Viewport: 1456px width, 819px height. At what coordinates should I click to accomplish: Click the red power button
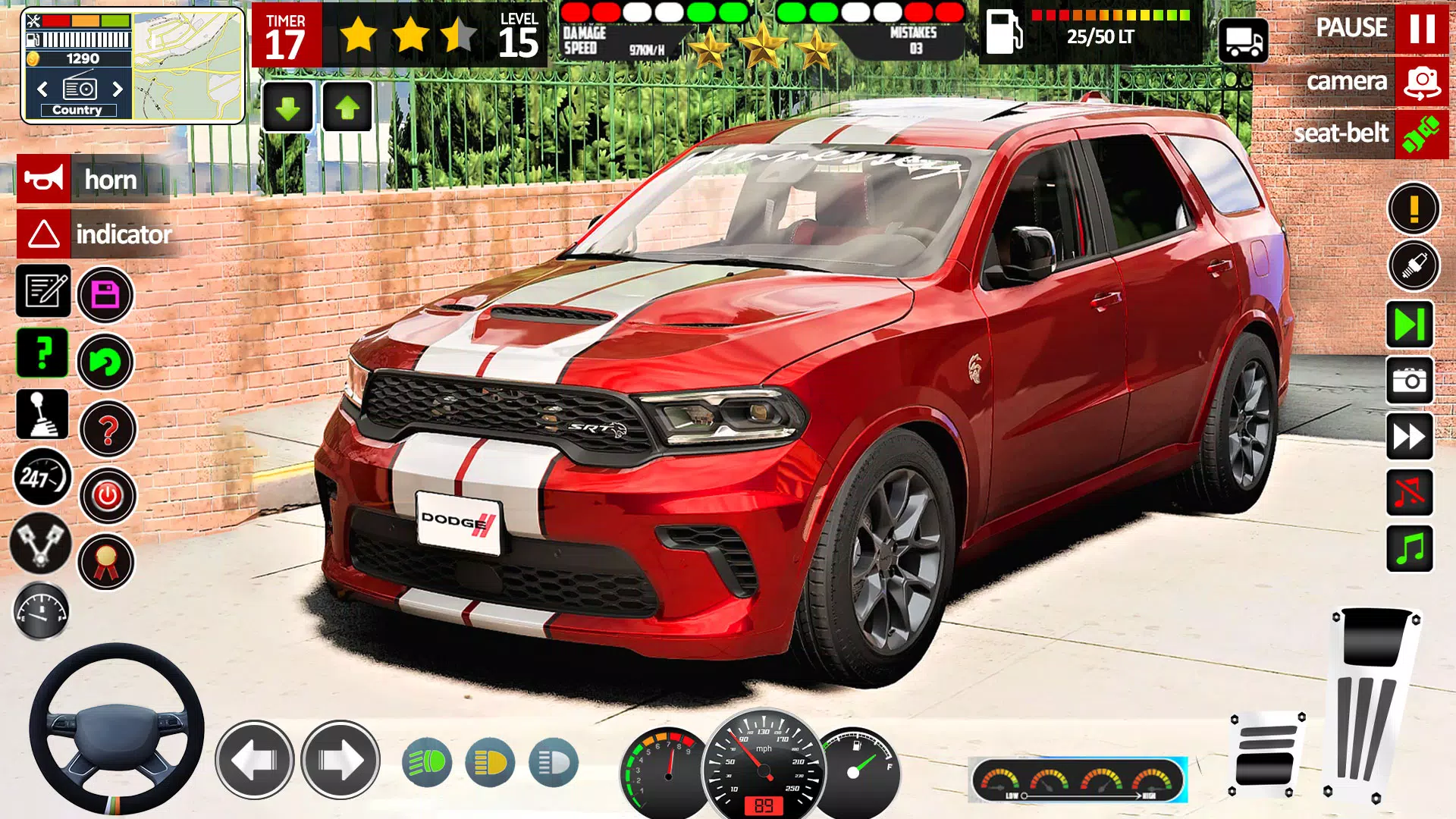pyautogui.click(x=108, y=496)
